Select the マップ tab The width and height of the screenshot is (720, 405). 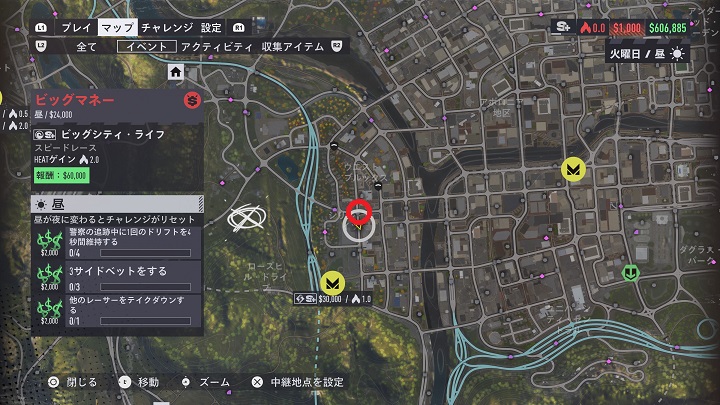tap(118, 28)
